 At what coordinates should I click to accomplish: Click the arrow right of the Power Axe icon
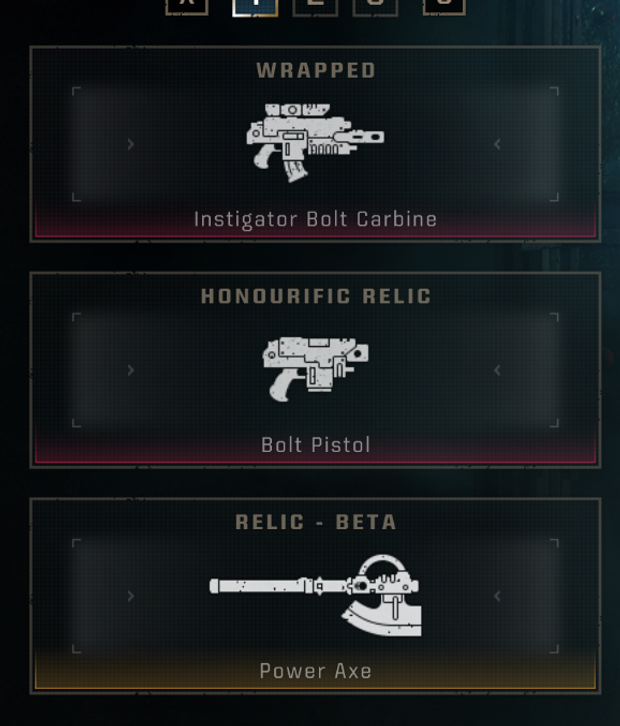pyautogui.click(x=498, y=596)
